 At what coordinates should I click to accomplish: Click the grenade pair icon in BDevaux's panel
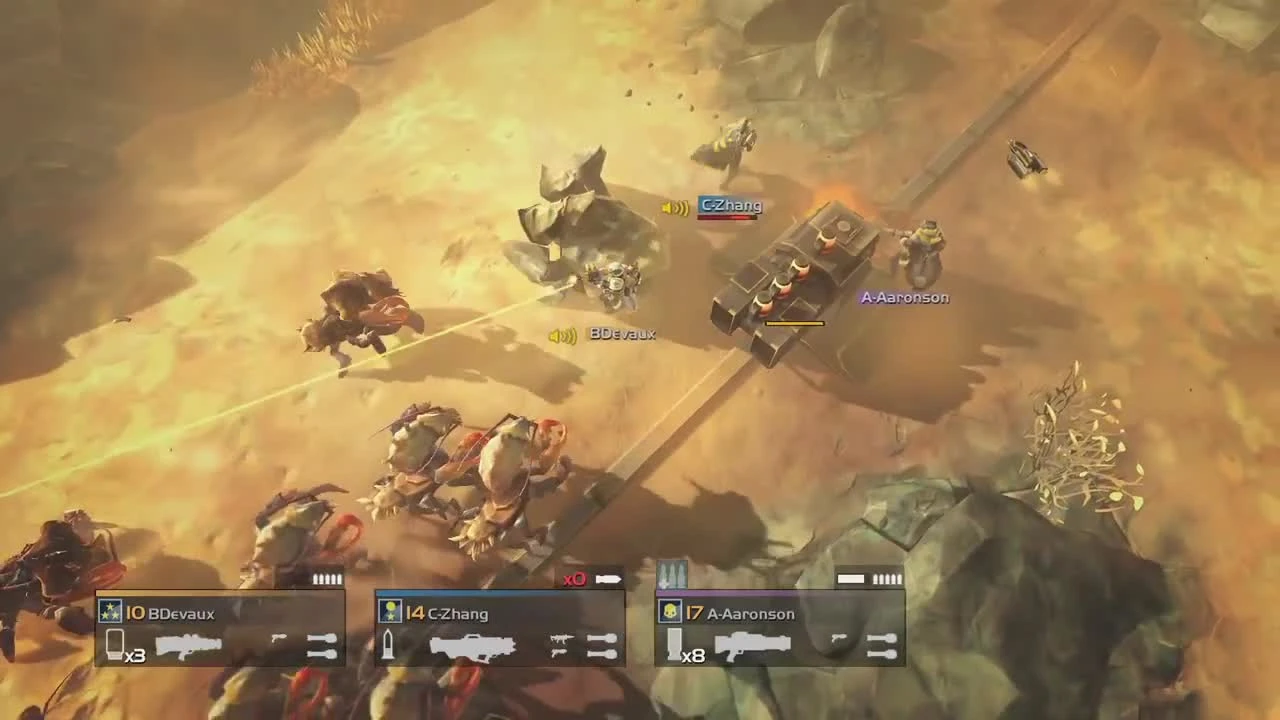coord(320,647)
